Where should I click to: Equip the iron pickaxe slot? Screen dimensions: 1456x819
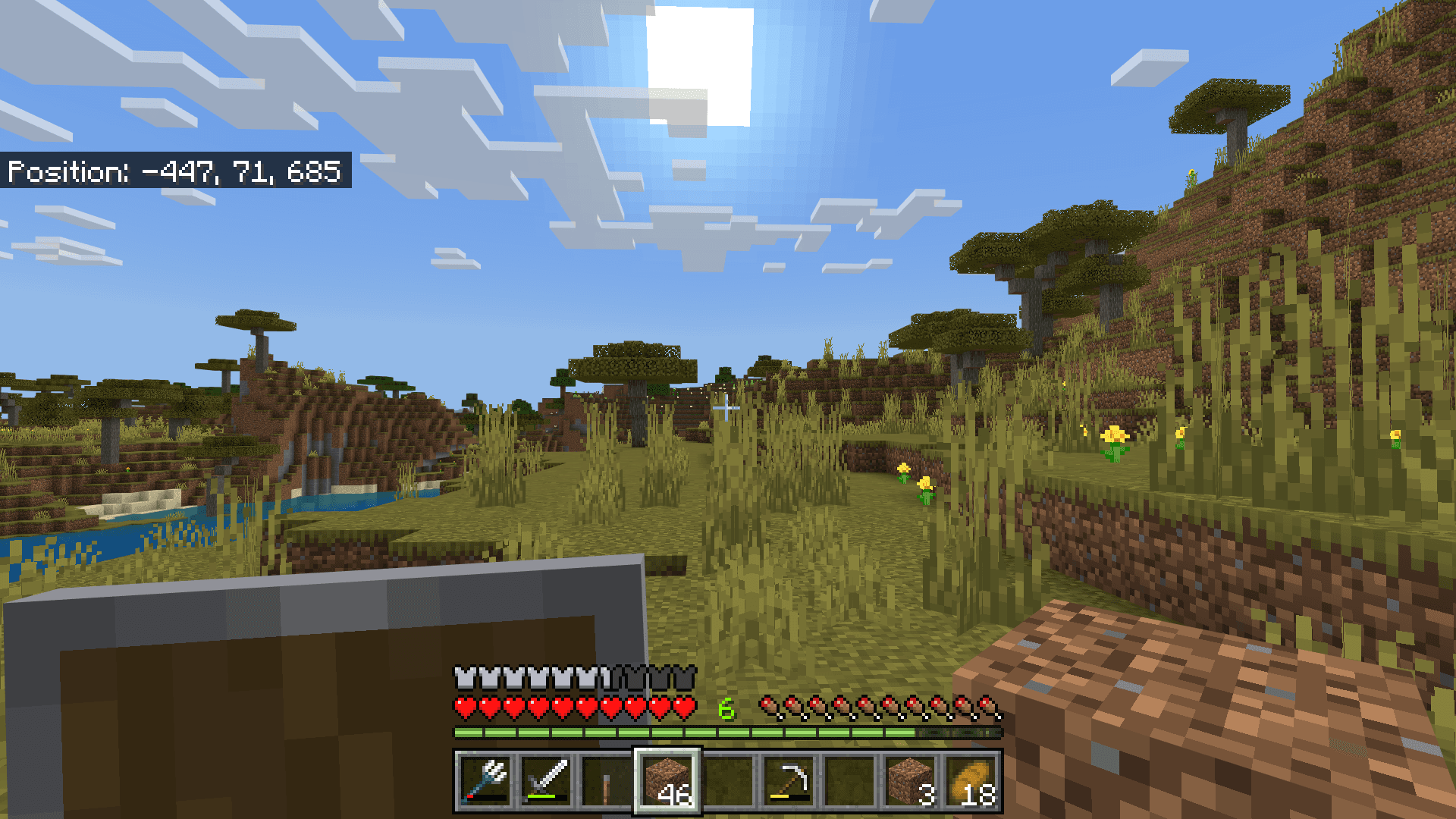[x=789, y=781]
